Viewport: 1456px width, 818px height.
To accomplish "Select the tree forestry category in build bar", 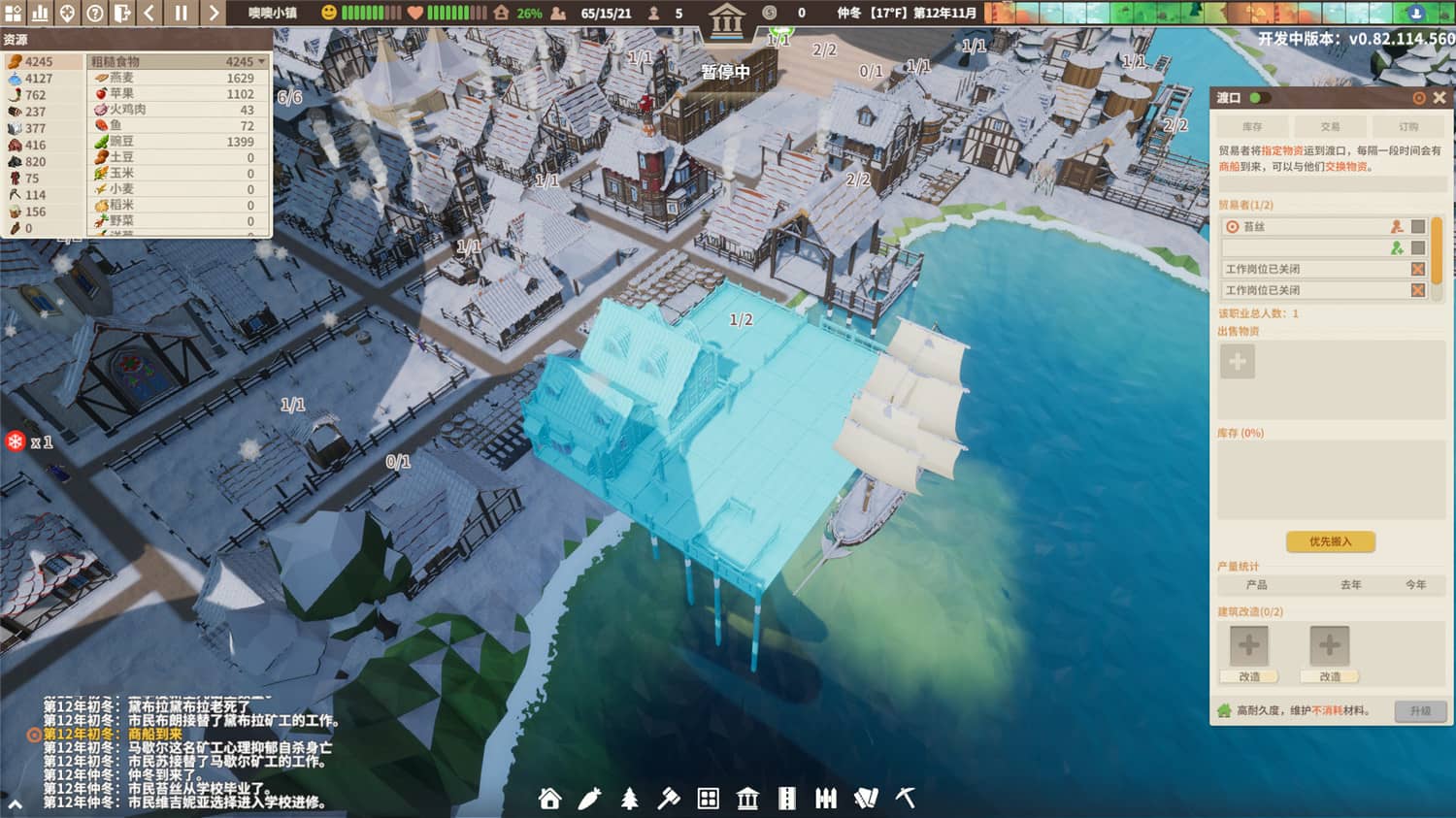I will point(631,800).
